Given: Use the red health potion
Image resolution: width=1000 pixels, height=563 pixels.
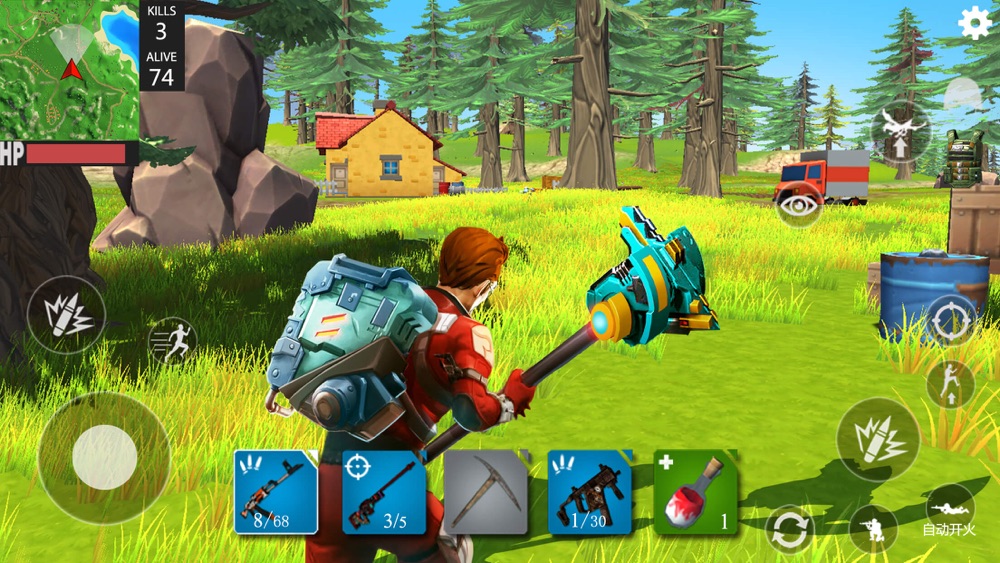Looking at the screenshot, I should click(695, 491).
